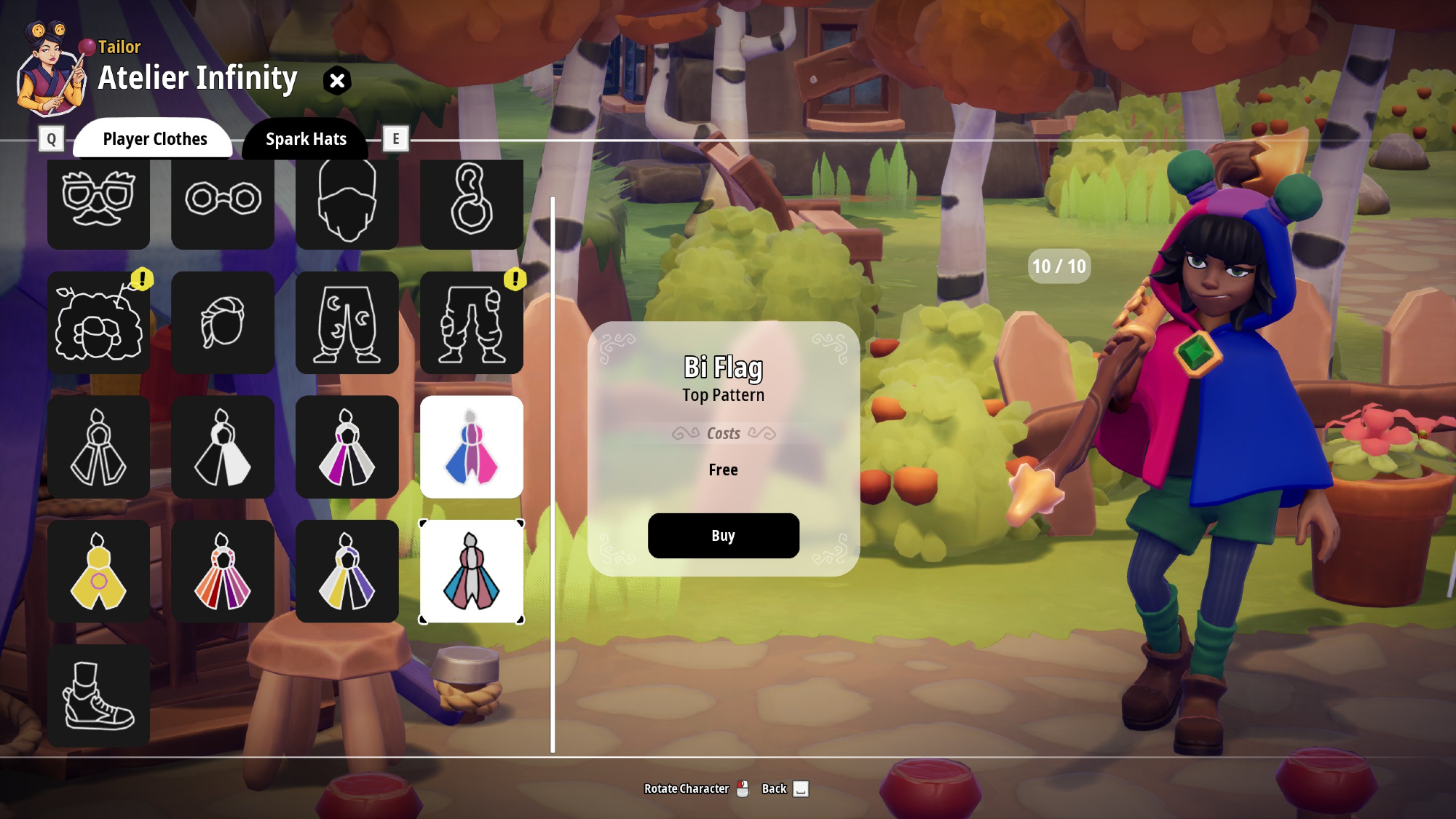The width and height of the screenshot is (1456, 819).
Task: Open the sneaker footwear item
Action: [98, 696]
